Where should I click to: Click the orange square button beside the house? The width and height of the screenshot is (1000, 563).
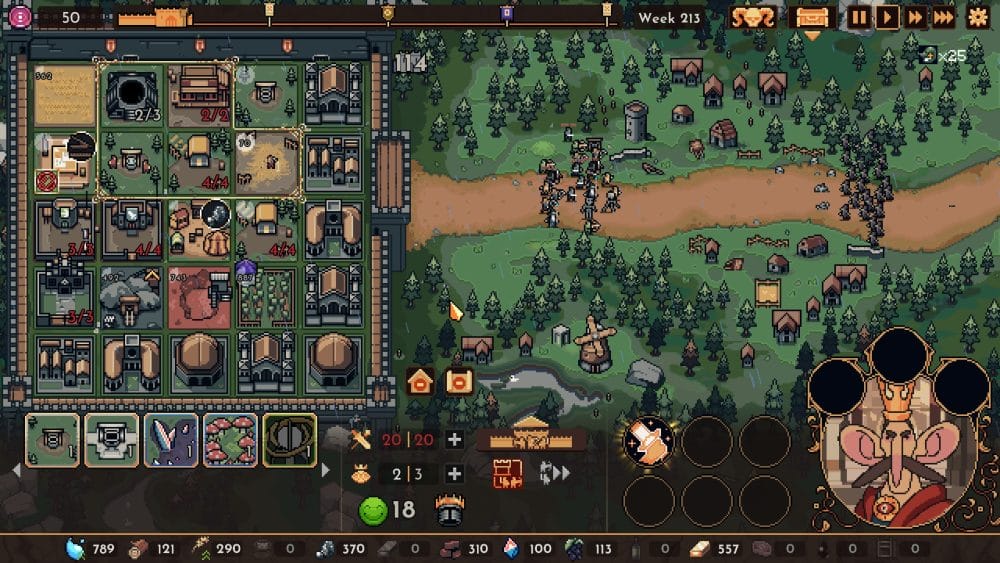[x=459, y=381]
